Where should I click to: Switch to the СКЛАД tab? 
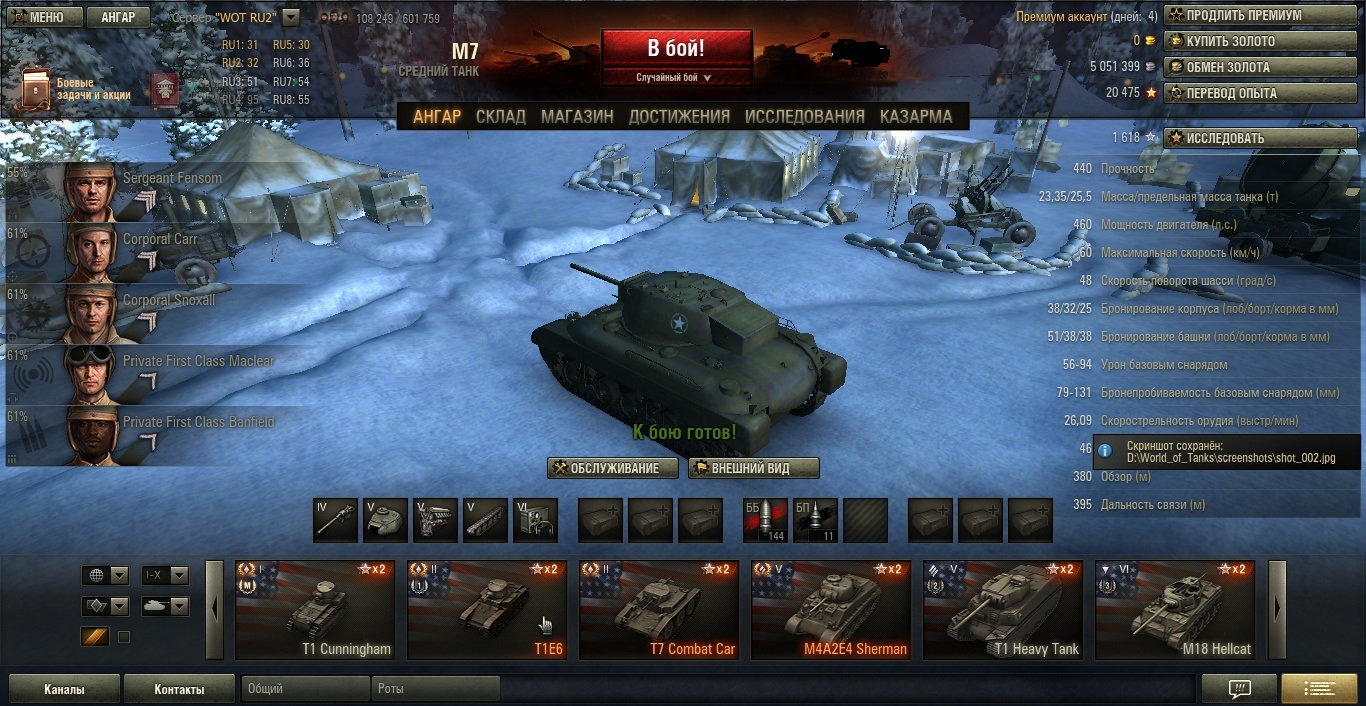[x=500, y=116]
